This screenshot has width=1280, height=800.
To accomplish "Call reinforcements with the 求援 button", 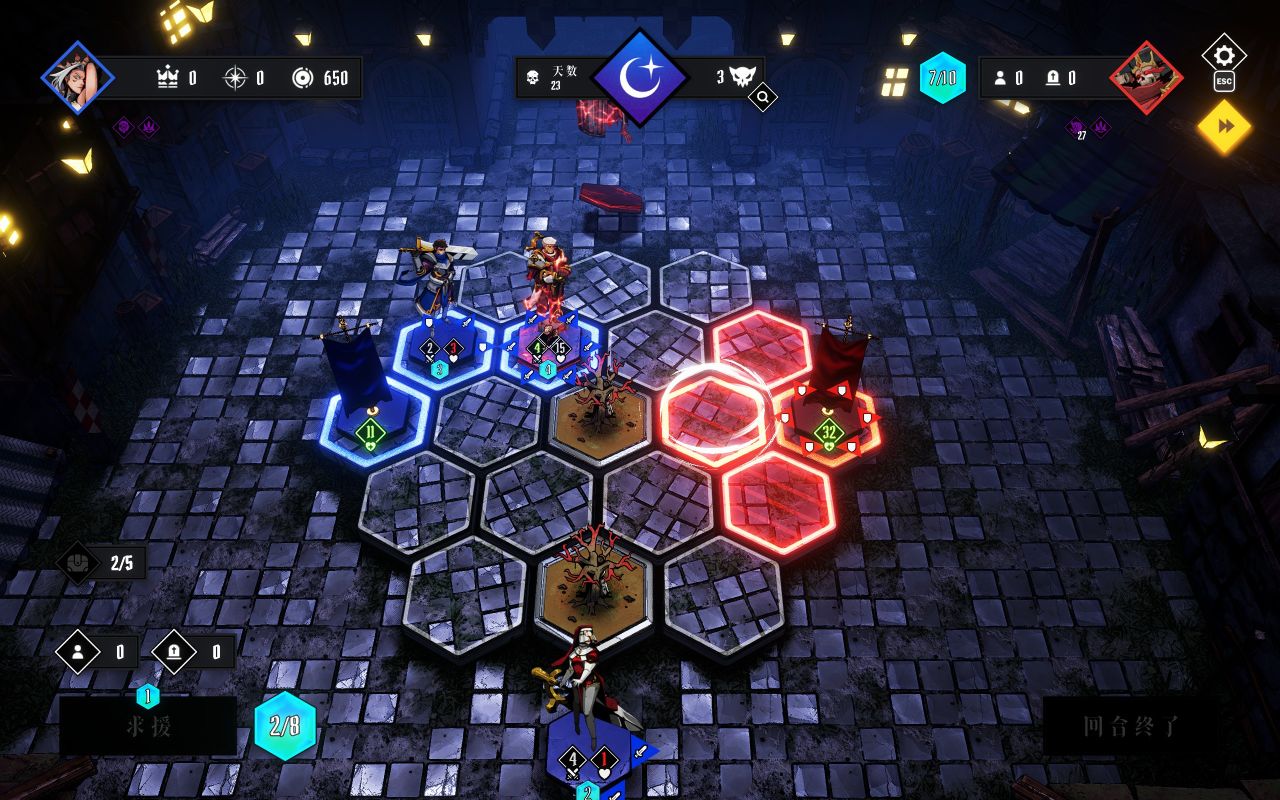I will click(x=148, y=727).
